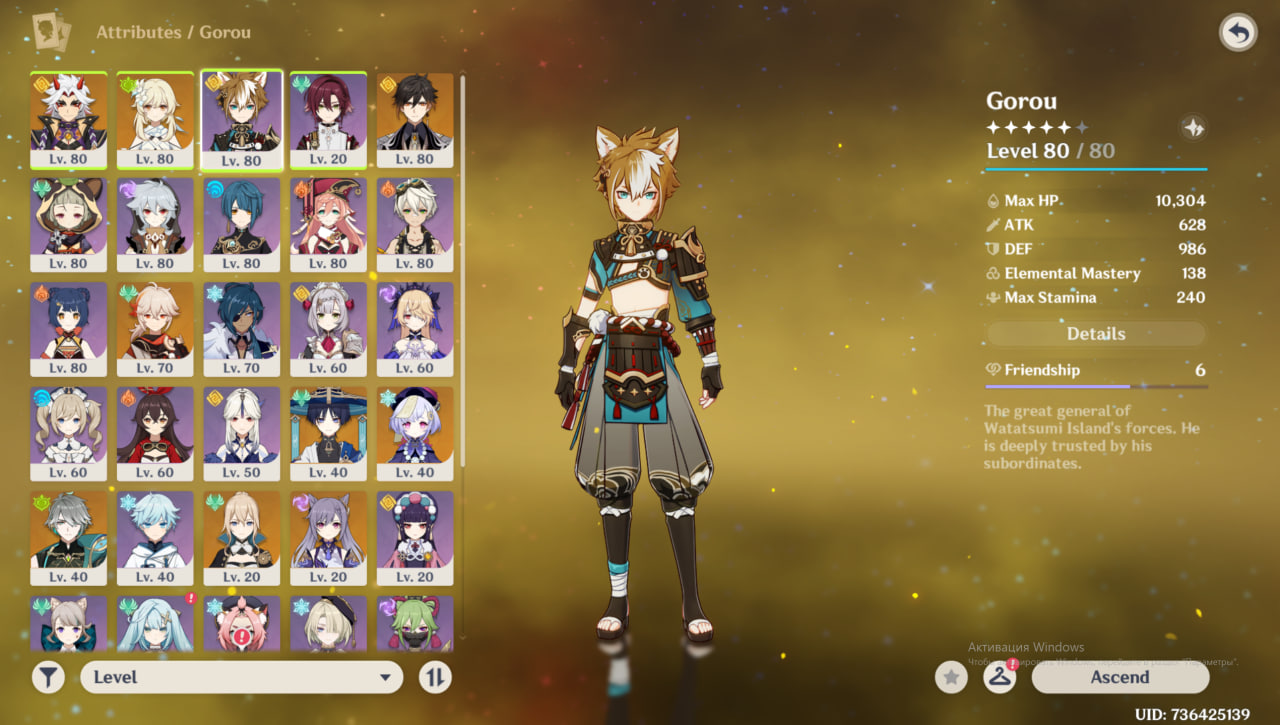The width and height of the screenshot is (1280, 725).
Task: Select Razor's character card
Action: [x=156, y=224]
